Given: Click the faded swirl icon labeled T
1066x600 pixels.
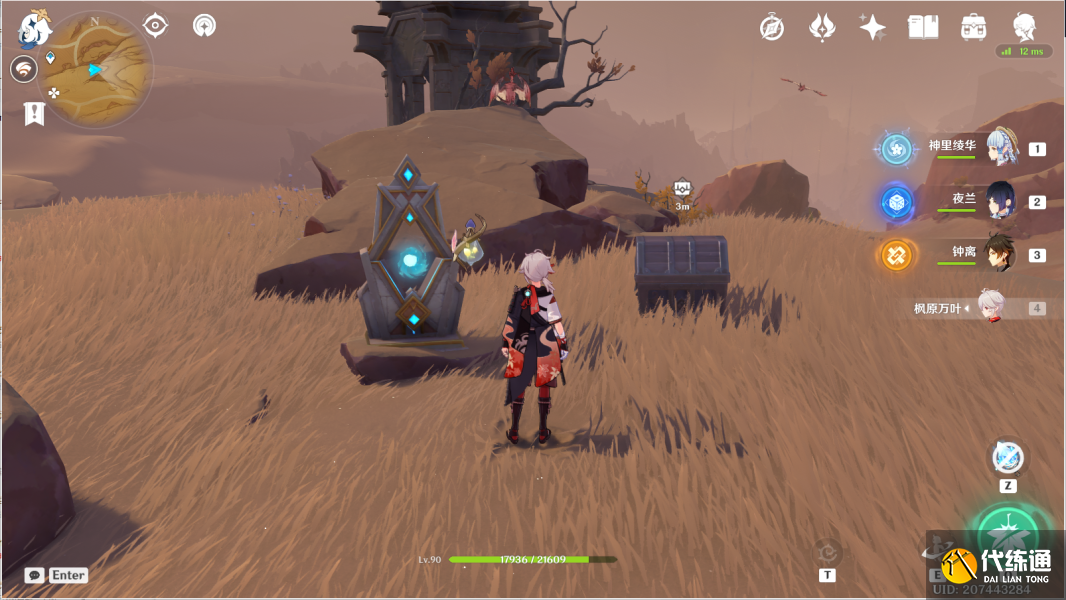Looking at the screenshot, I should pos(827,553).
